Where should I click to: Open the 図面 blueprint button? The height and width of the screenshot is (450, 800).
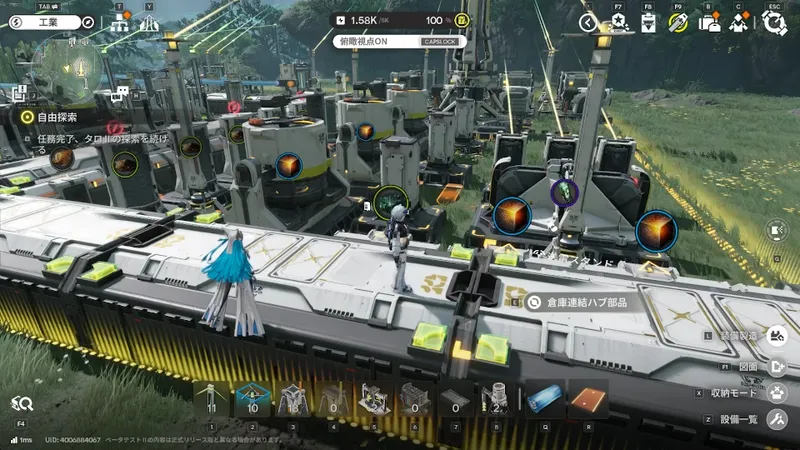point(776,365)
